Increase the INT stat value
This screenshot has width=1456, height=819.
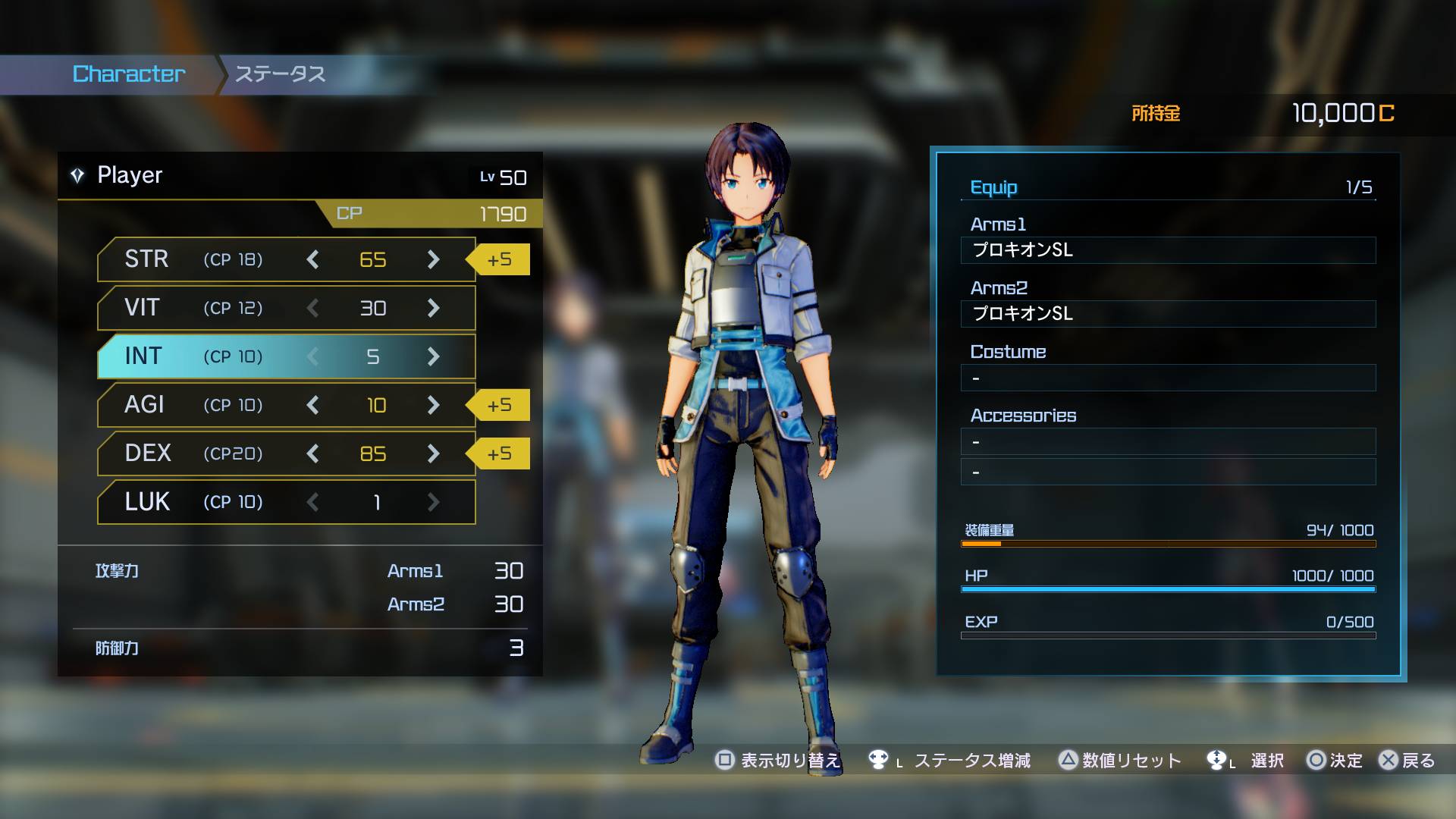pyautogui.click(x=433, y=356)
